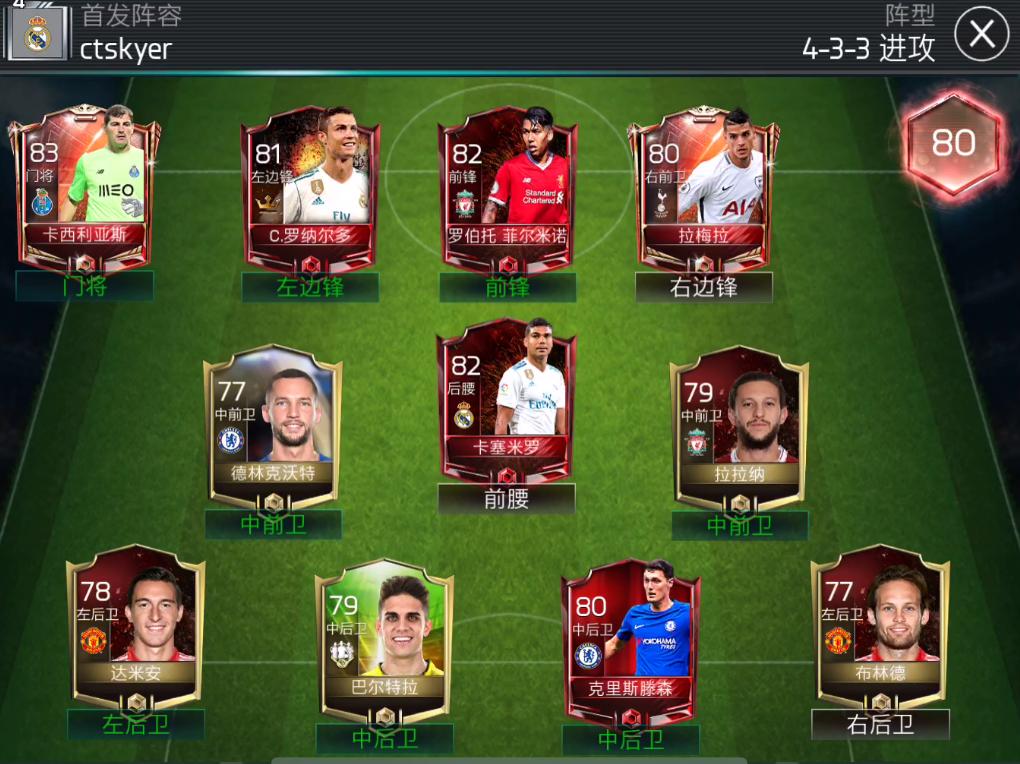Screen dimensions: 1020x764
Task: Pick the 达米安 defender card
Action: 135,625
